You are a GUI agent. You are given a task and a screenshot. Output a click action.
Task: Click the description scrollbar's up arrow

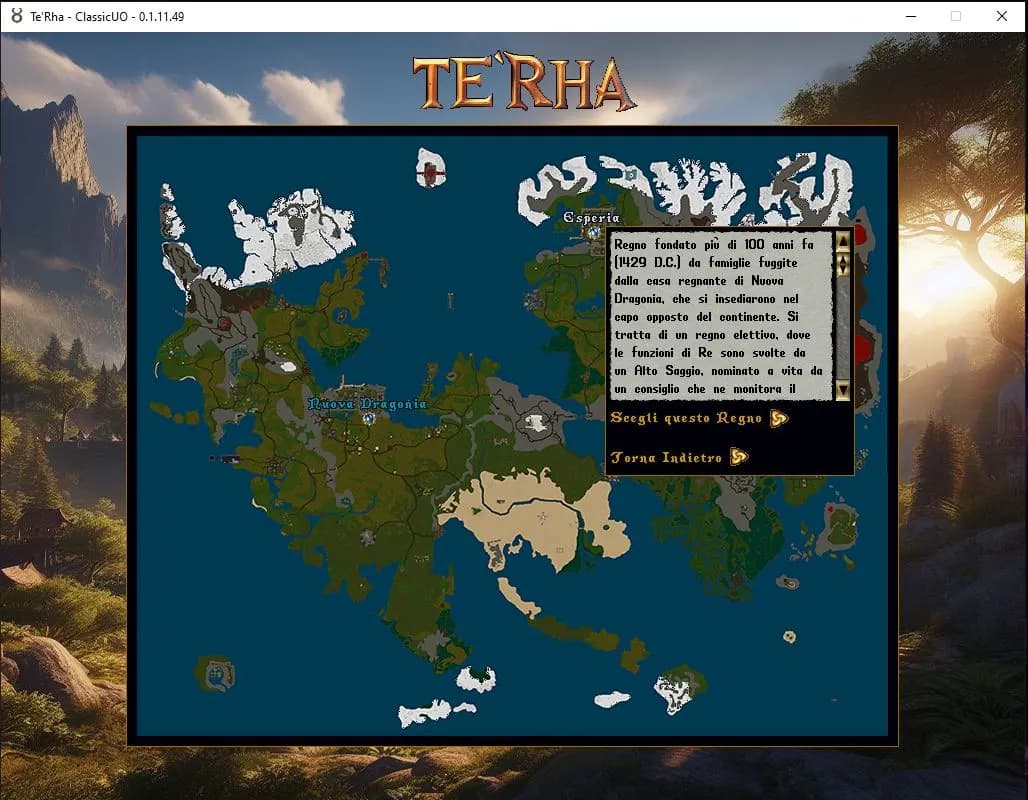point(843,241)
